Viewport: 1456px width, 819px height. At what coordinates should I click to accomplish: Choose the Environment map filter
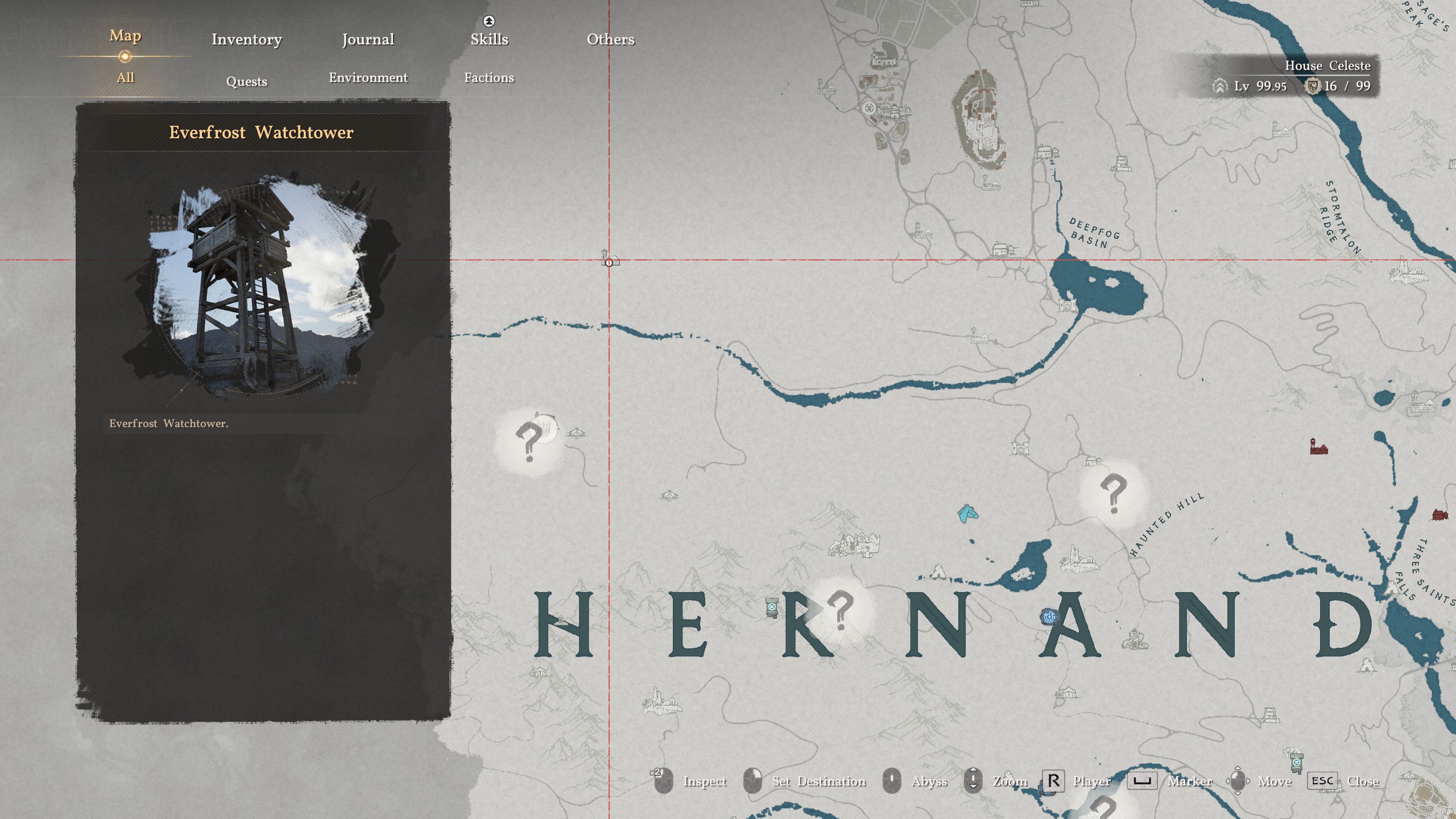[368, 78]
